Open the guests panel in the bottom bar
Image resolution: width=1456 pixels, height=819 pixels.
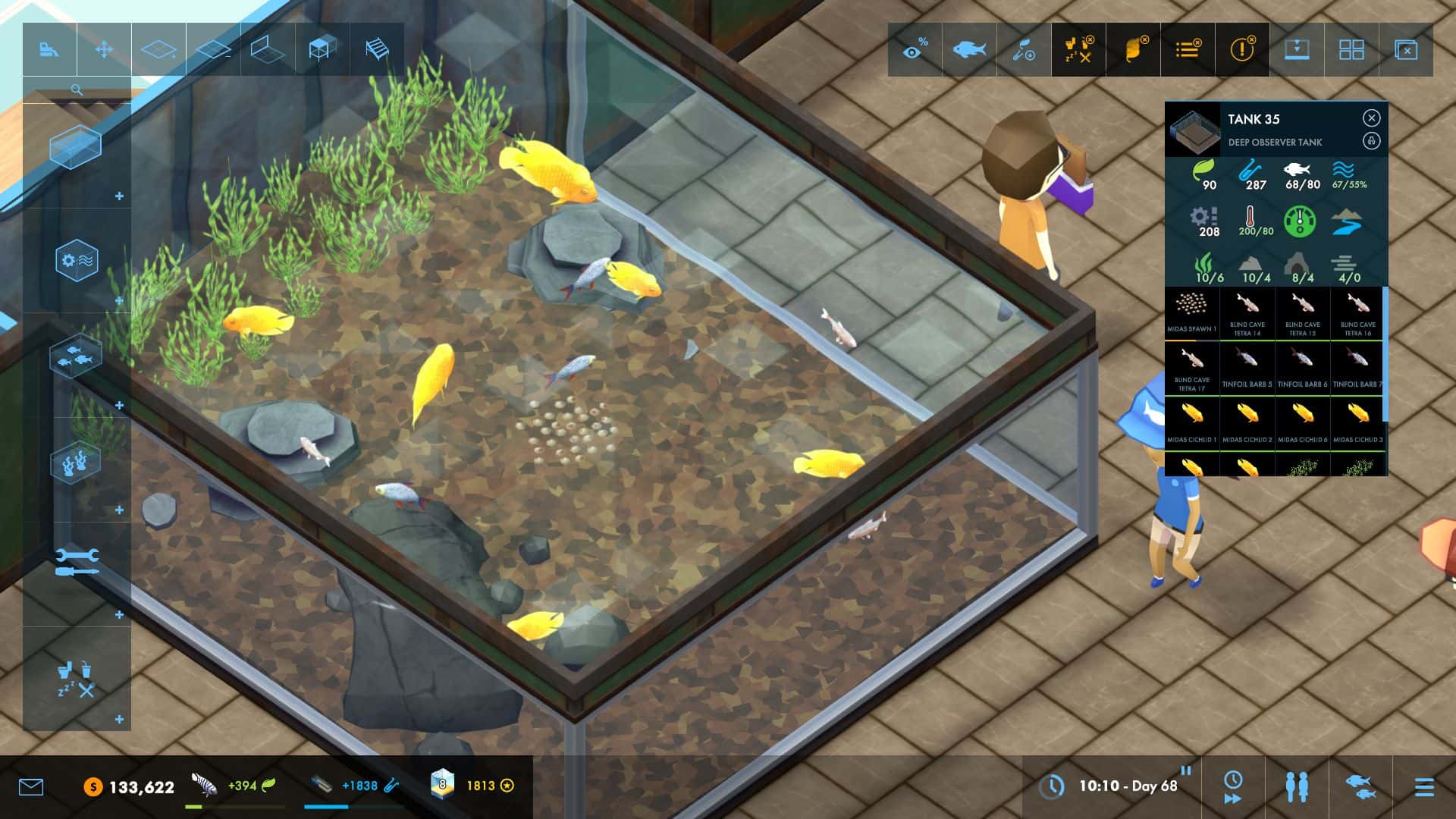(x=1297, y=786)
